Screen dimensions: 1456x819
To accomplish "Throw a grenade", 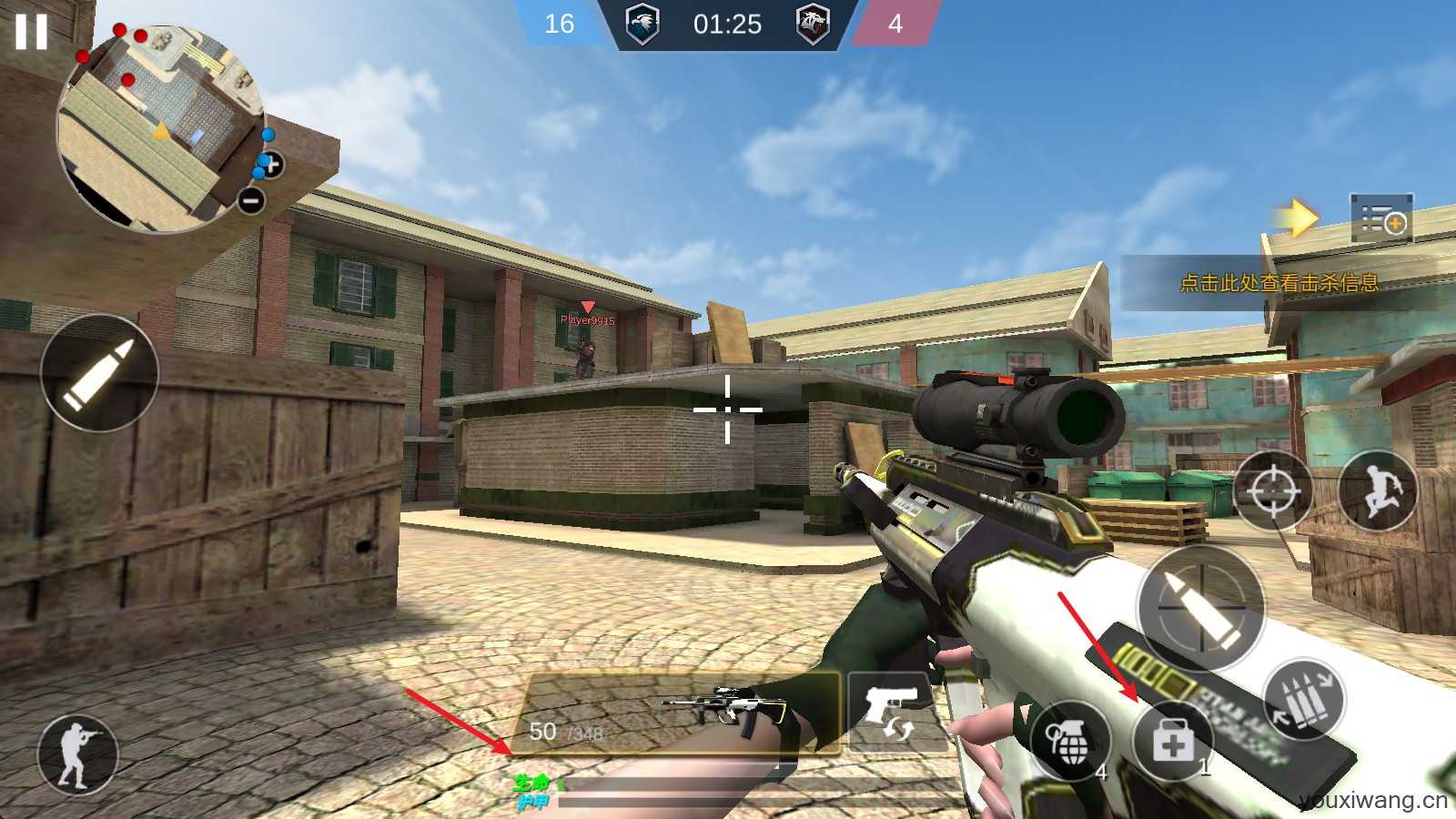I will click(x=1071, y=742).
